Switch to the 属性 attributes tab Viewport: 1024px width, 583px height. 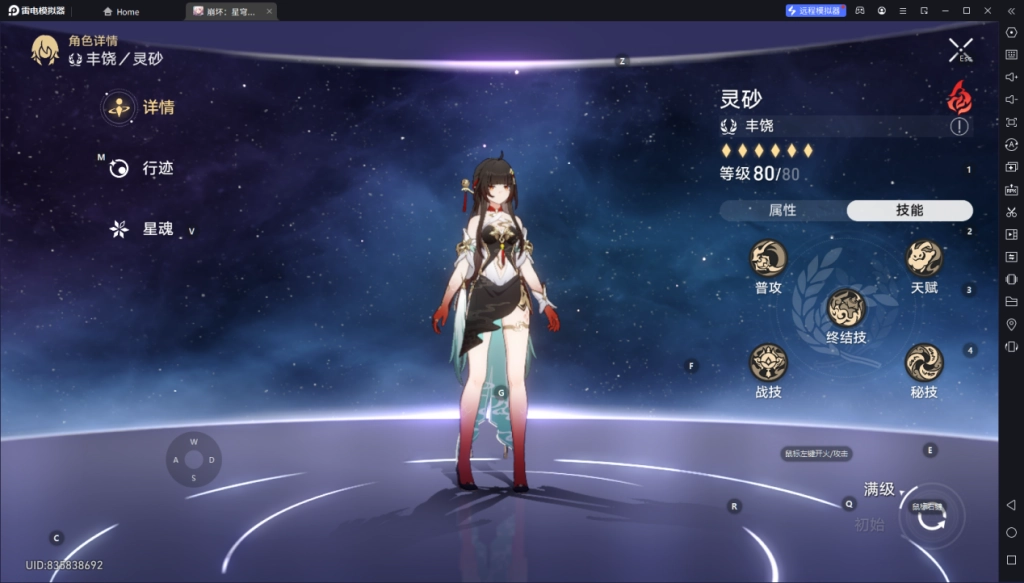coord(782,210)
